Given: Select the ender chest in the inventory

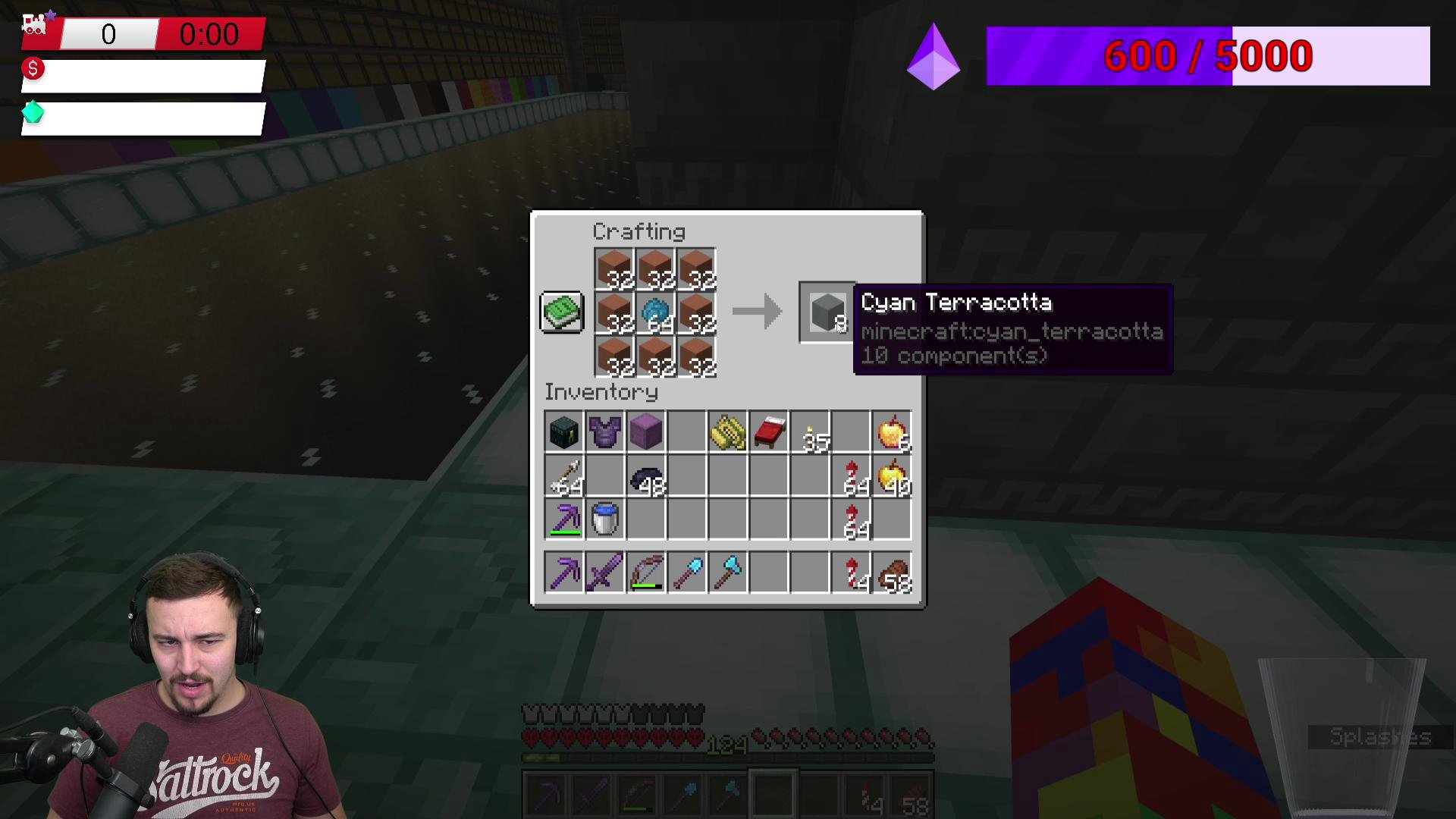Looking at the screenshot, I should (563, 432).
